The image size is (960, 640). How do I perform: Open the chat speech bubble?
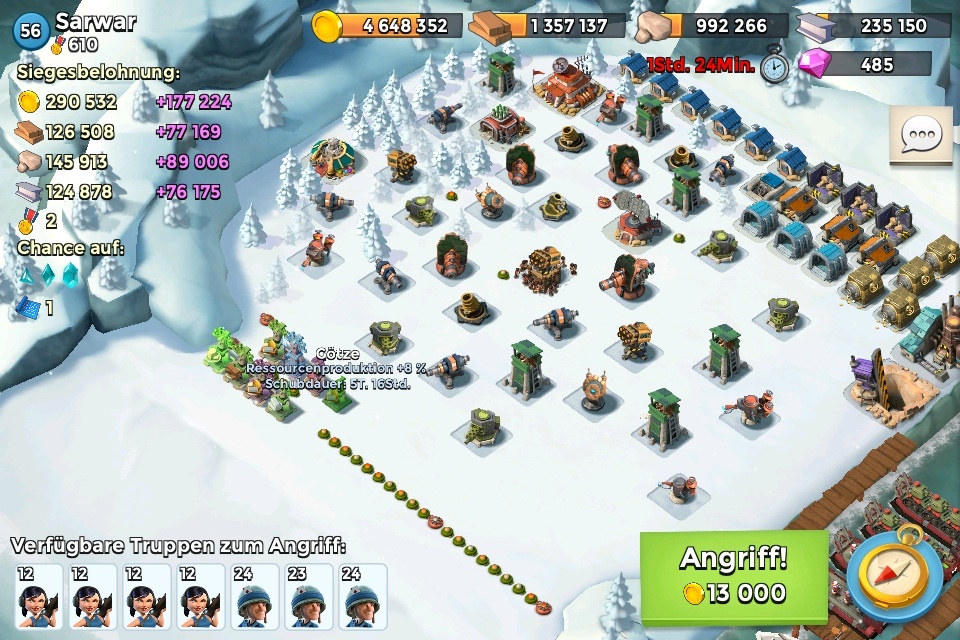pyautogui.click(x=920, y=136)
